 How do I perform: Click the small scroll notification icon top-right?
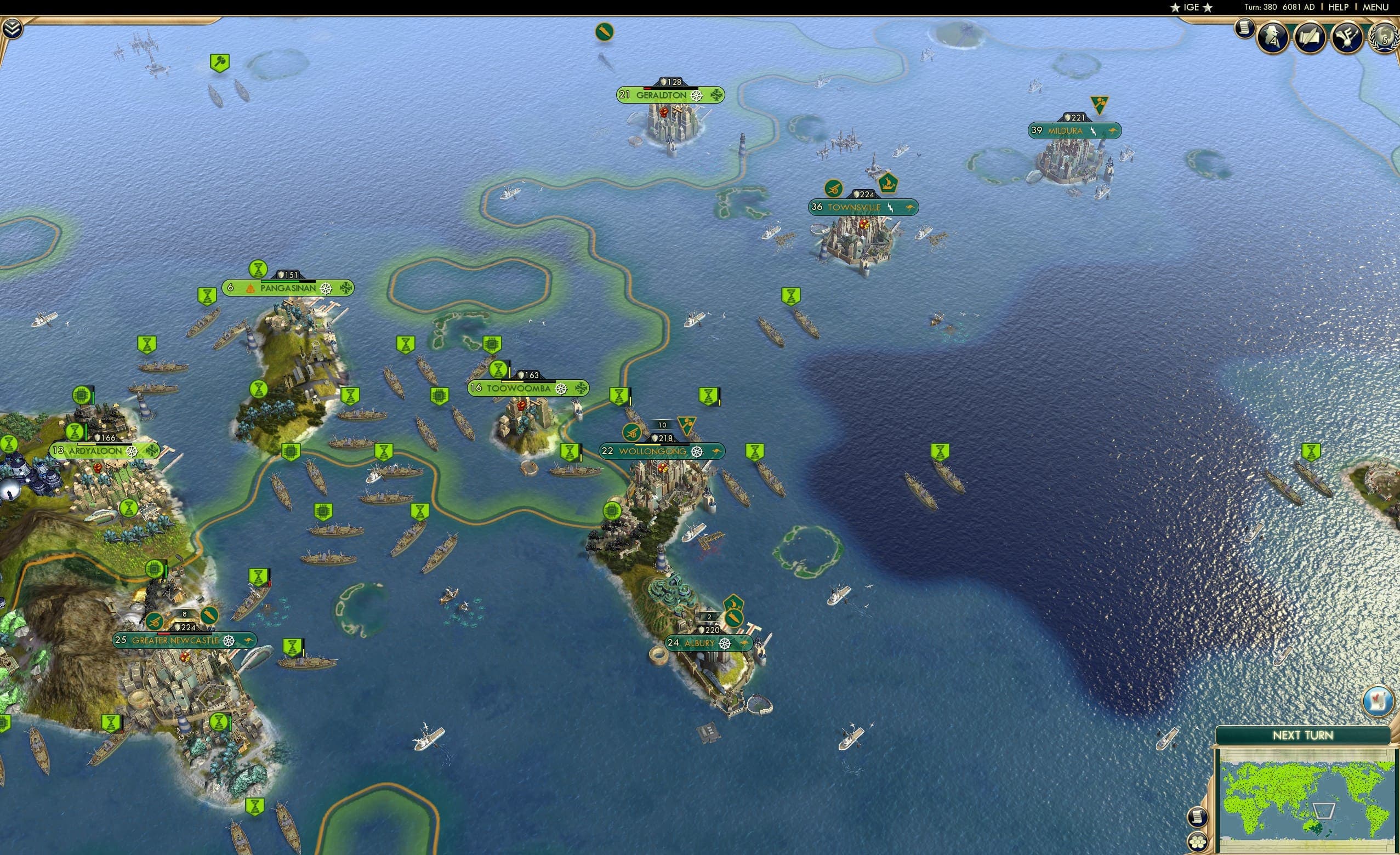tap(1244, 30)
